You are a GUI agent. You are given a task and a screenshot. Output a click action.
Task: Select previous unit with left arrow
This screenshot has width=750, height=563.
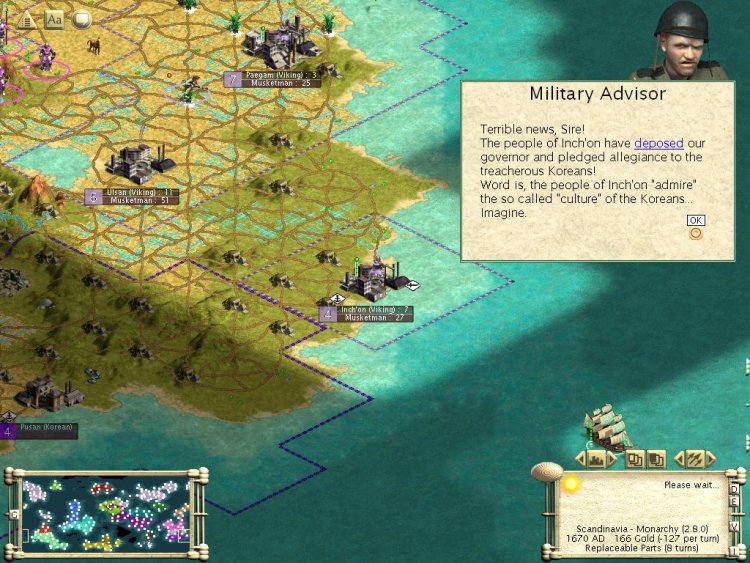679,459
